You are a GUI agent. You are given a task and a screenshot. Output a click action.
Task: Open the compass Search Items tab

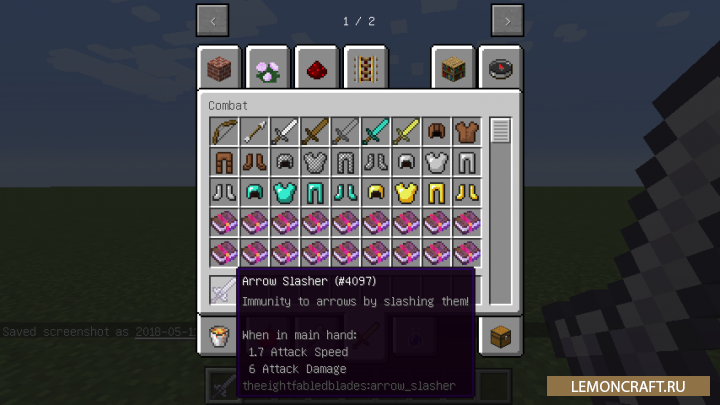500,67
